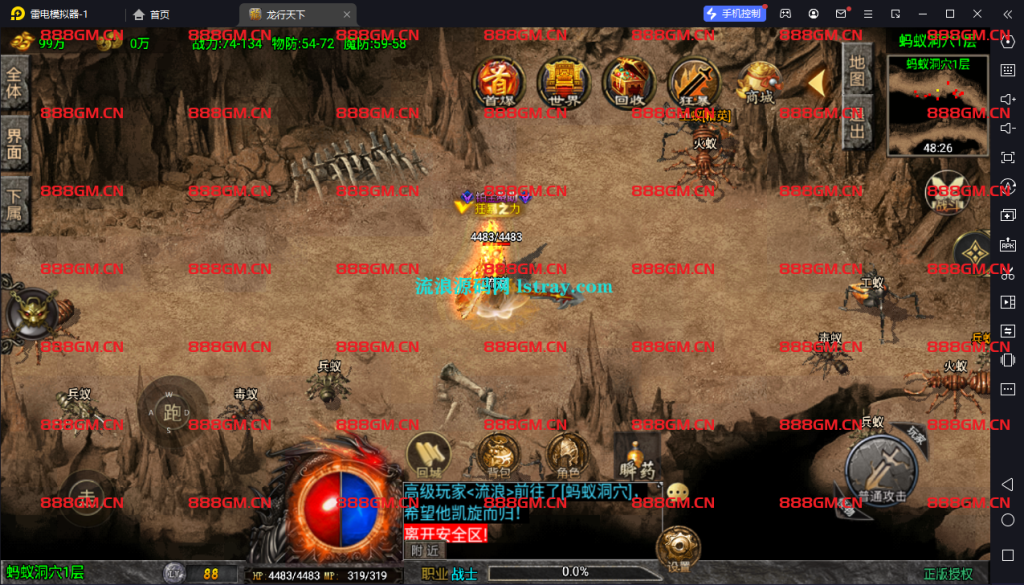Viewport: 1024px width, 585px height.
Task: Select the 下属 tab on the left edge
Action: pyautogui.click(x=14, y=205)
